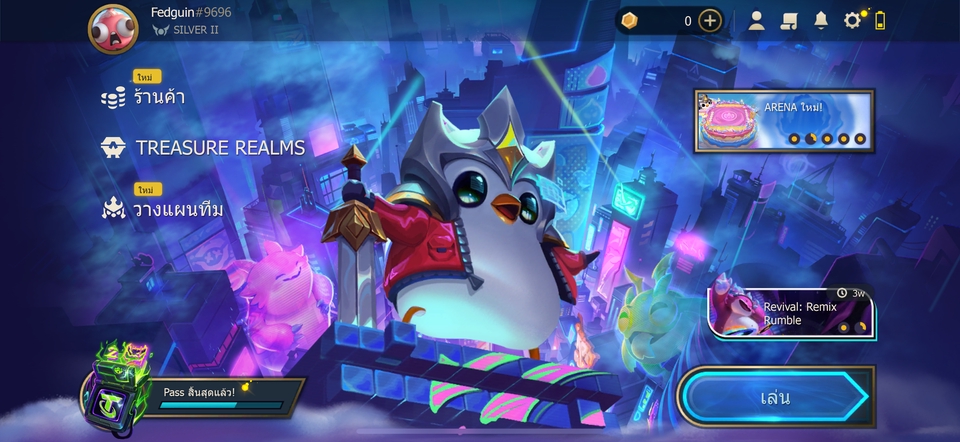
Task: Select the Revival: Remix Rumble event
Action: point(792,312)
